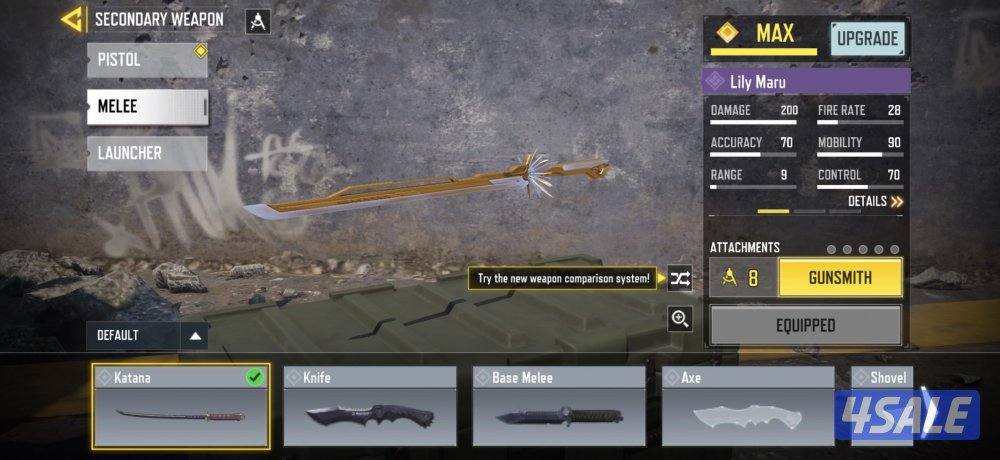The width and height of the screenshot is (1000, 460).
Task: Choose the Knife weapon card
Action: click(370, 407)
